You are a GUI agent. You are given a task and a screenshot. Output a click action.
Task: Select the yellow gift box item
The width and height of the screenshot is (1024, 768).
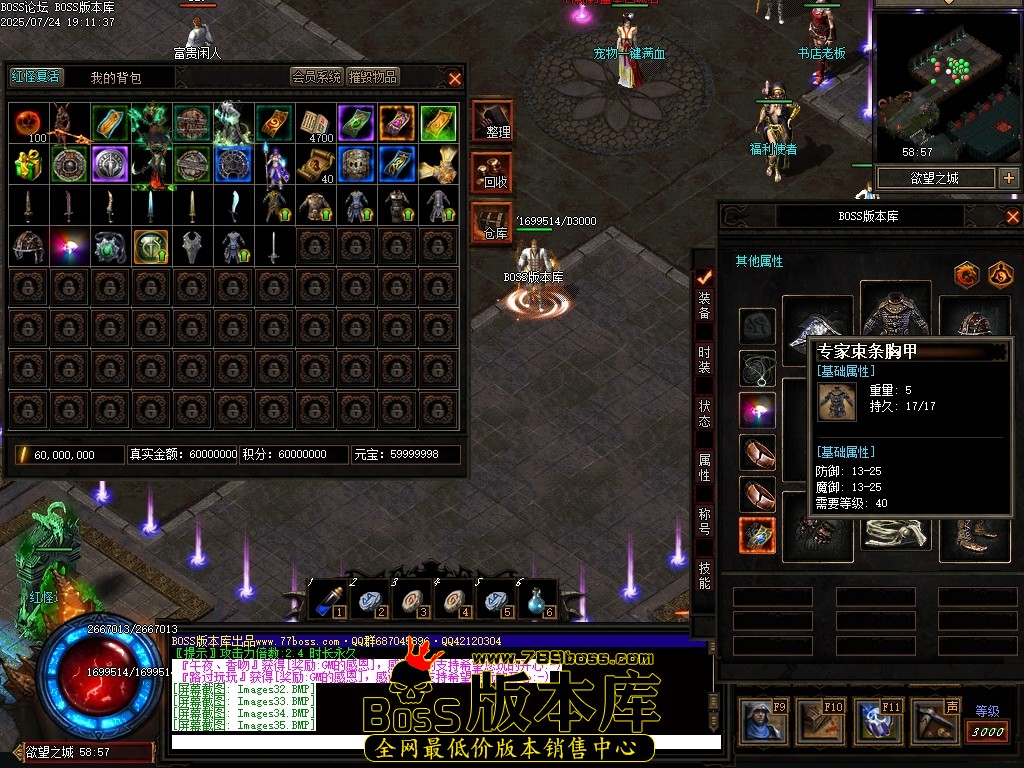(x=29, y=164)
